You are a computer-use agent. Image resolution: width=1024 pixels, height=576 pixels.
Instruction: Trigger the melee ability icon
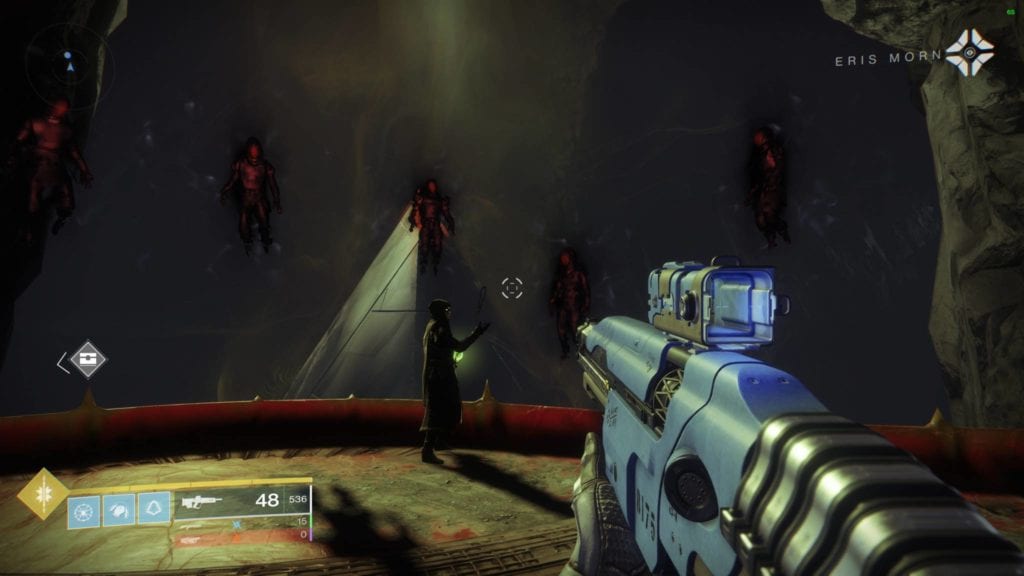point(118,511)
